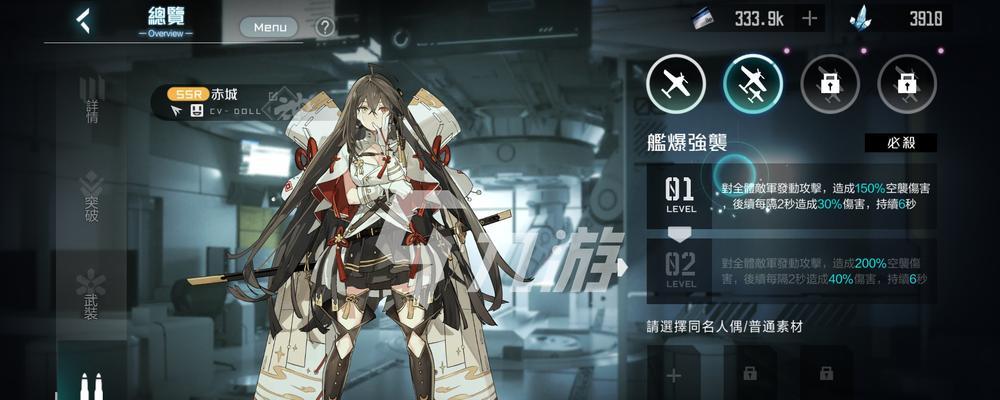The image size is (1000, 400).
Task: Go back using the top-left arrow
Action: [x=84, y=20]
